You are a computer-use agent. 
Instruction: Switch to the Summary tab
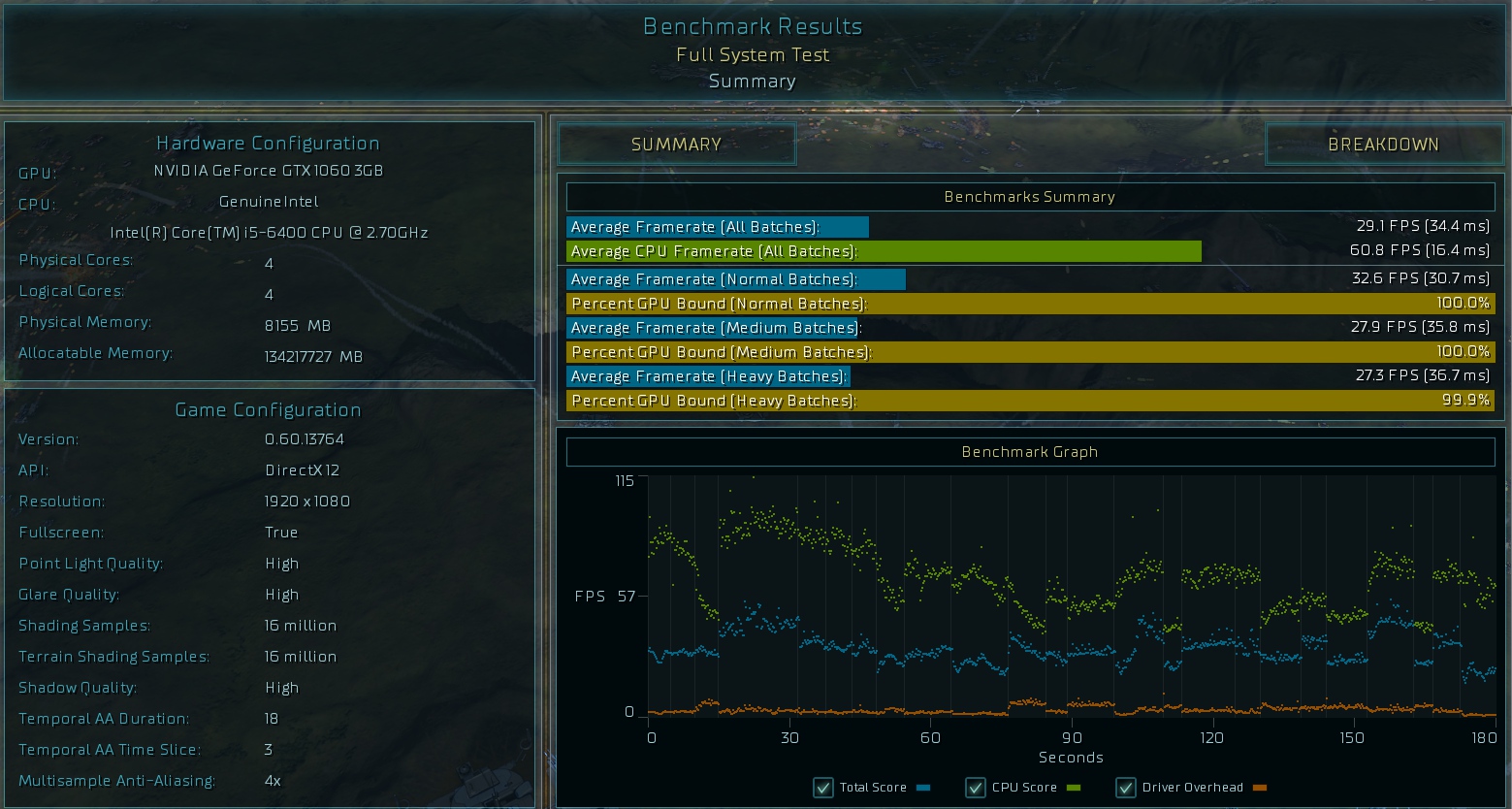click(676, 145)
